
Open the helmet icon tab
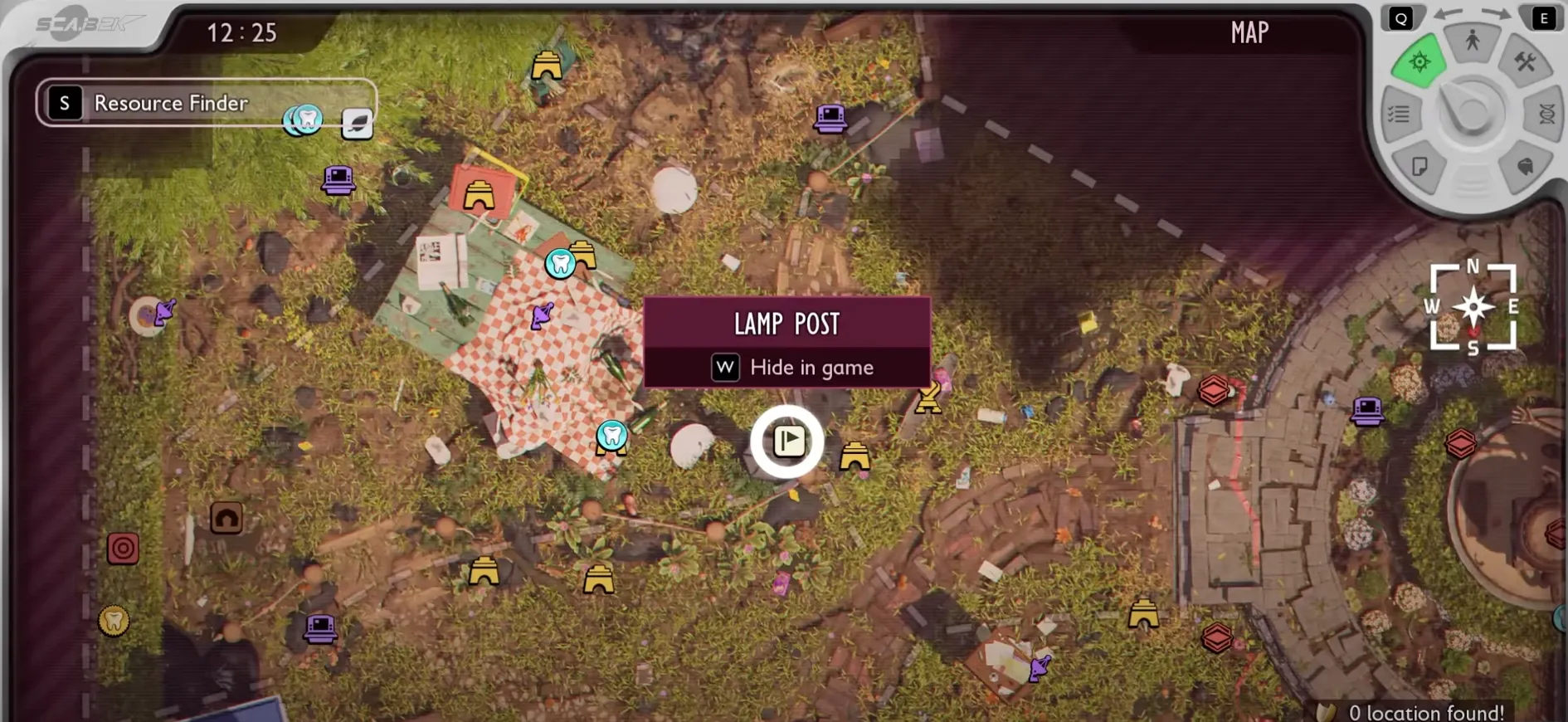1525,167
